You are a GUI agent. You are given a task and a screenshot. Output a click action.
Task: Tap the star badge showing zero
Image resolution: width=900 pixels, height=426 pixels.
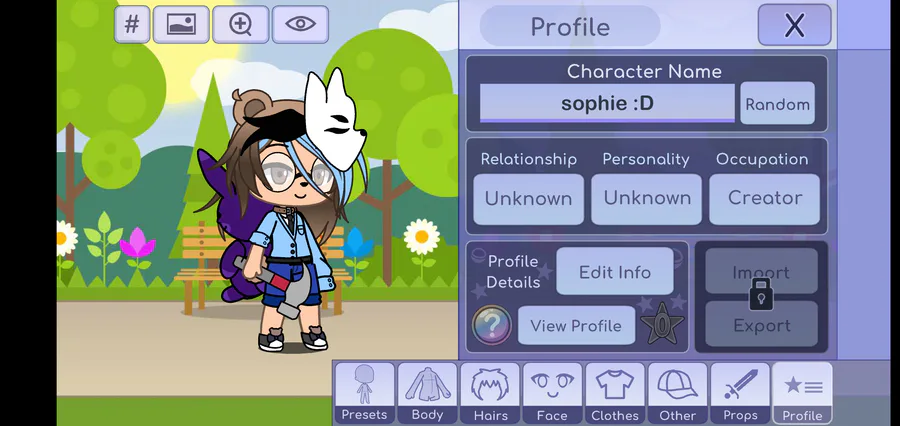[661, 325]
